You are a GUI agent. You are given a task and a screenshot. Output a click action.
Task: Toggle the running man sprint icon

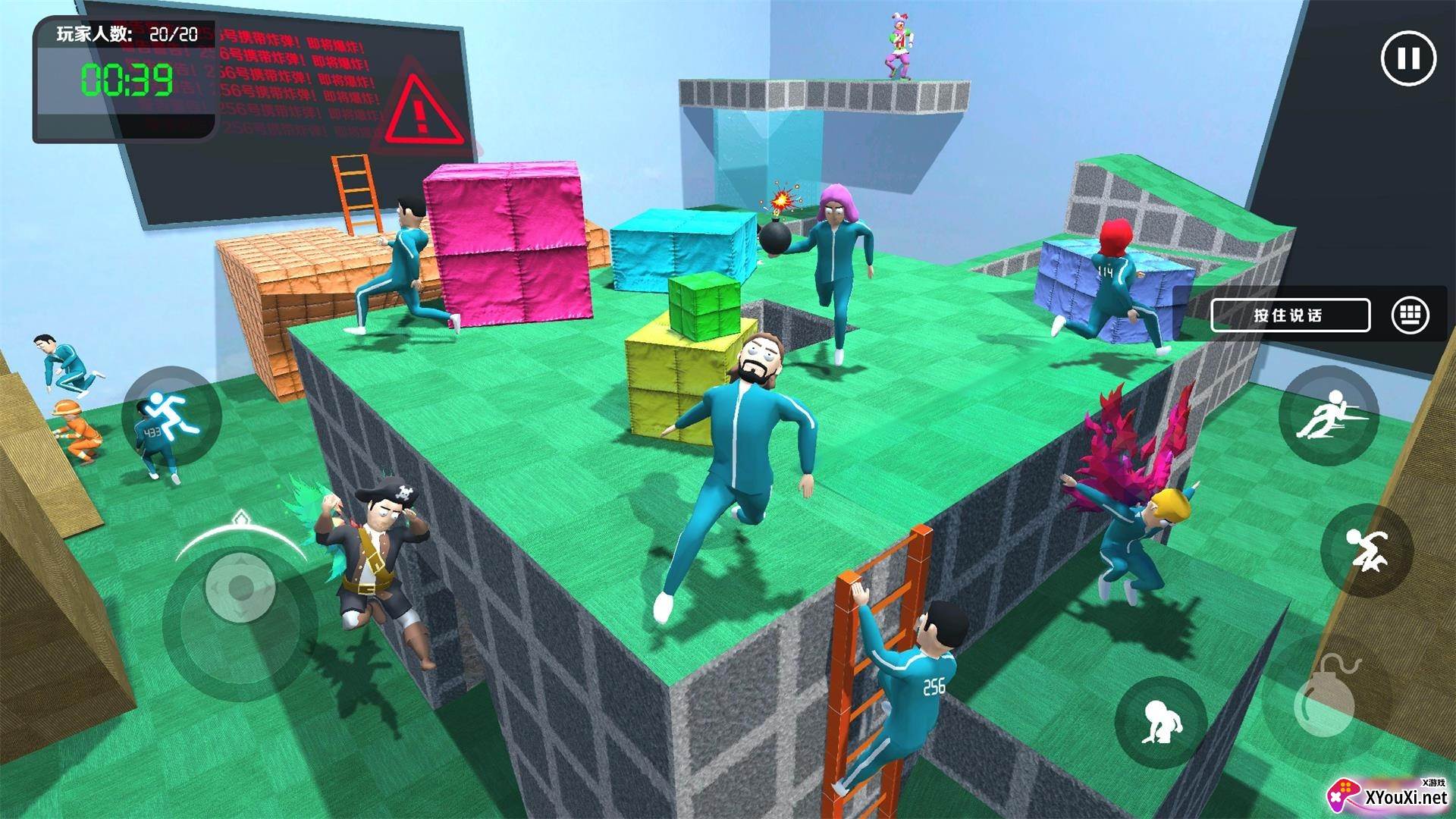(x=171, y=413)
